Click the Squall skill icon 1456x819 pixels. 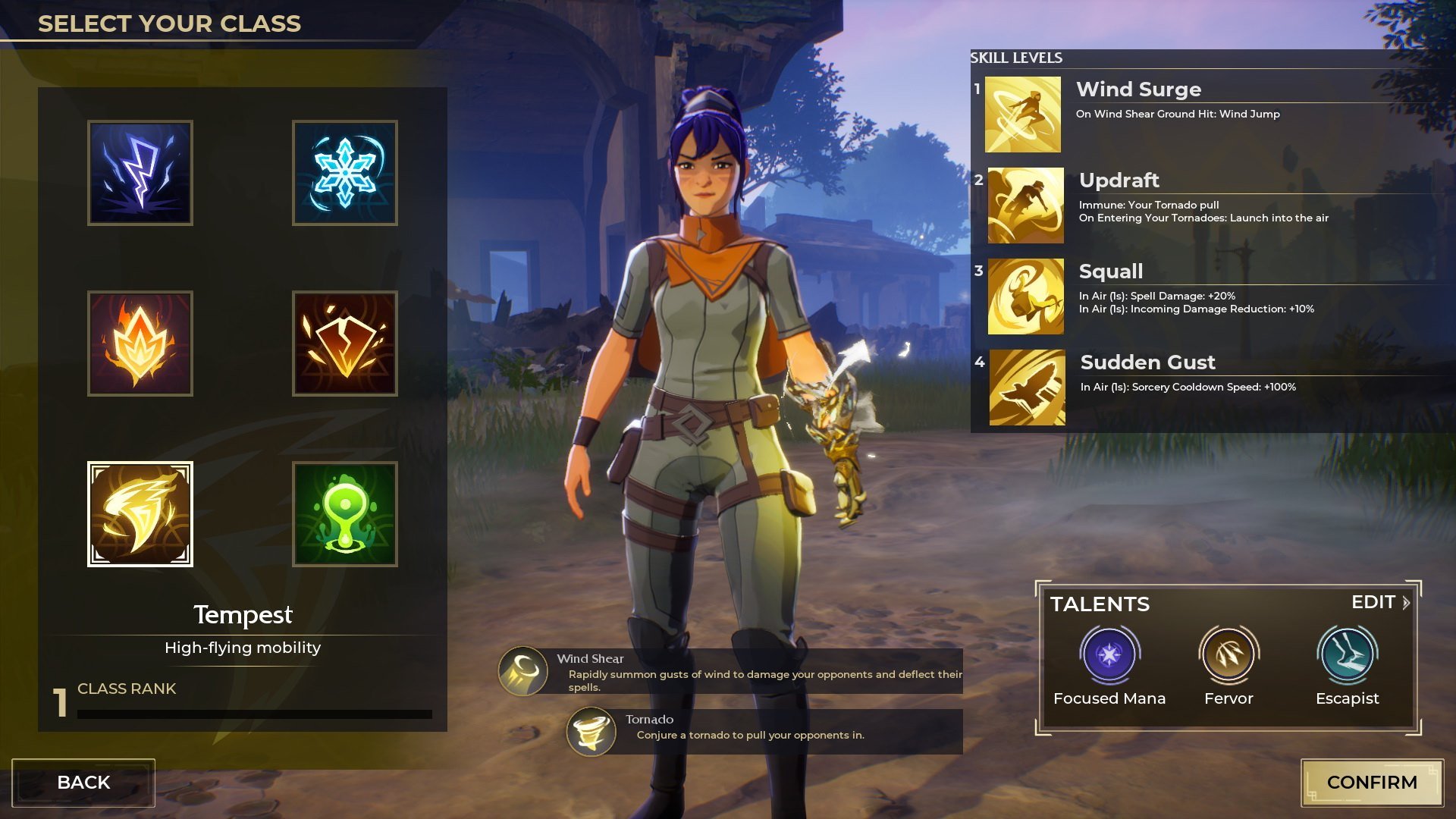[1026, 297]
